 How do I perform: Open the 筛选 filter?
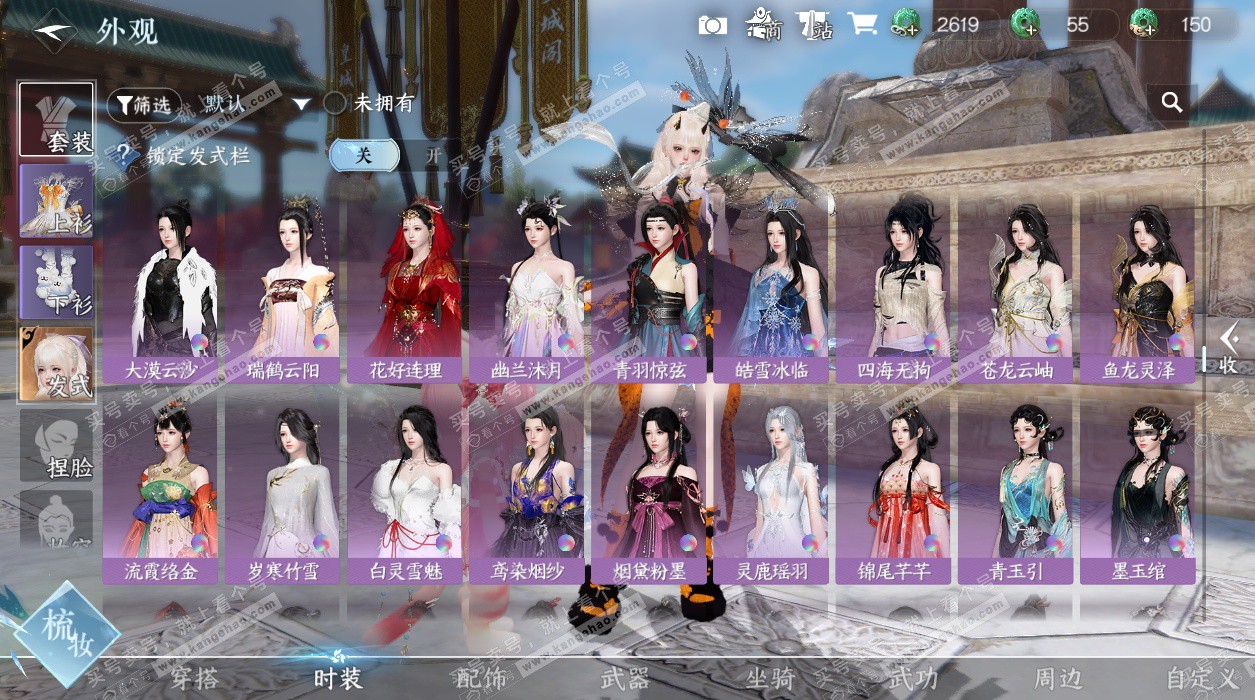tap(144, 104)
